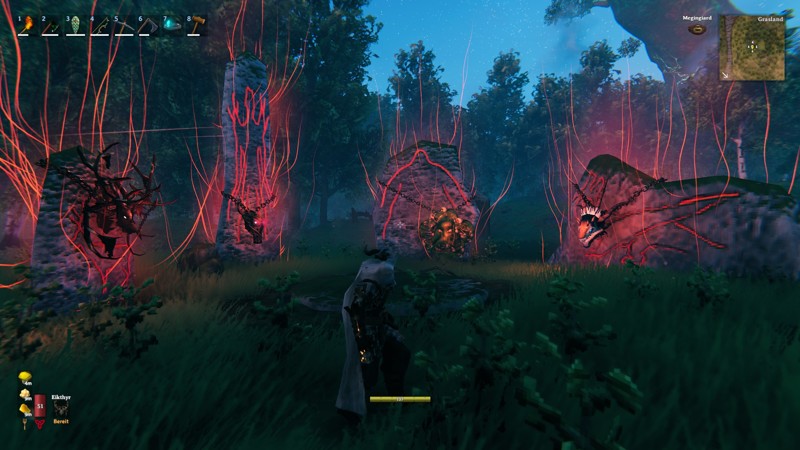Screen dimensions: 800x450
Task: Equip the bow in hotbar slot 4
Action: [x=100, y=24]
